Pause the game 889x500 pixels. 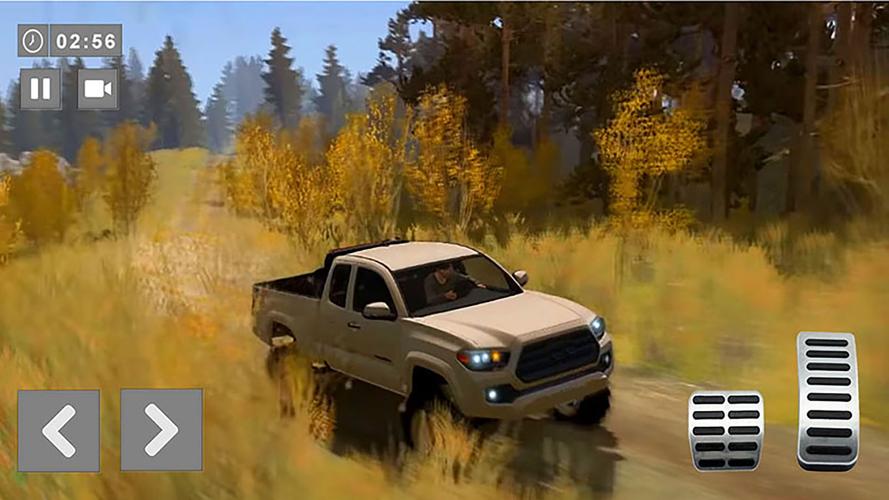tap(40, 89)
